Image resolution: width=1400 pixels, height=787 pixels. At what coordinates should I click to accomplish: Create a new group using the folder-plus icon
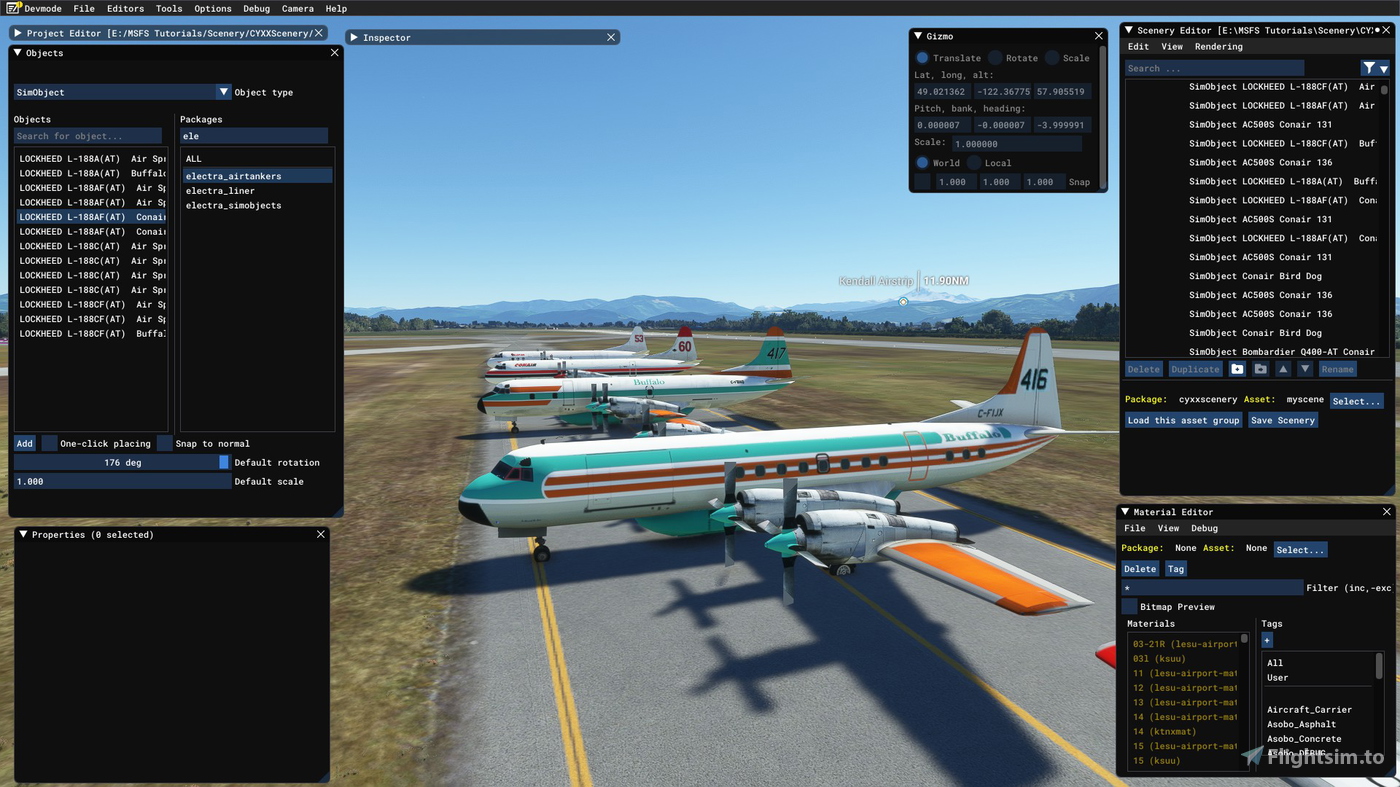coord(1238,369)
